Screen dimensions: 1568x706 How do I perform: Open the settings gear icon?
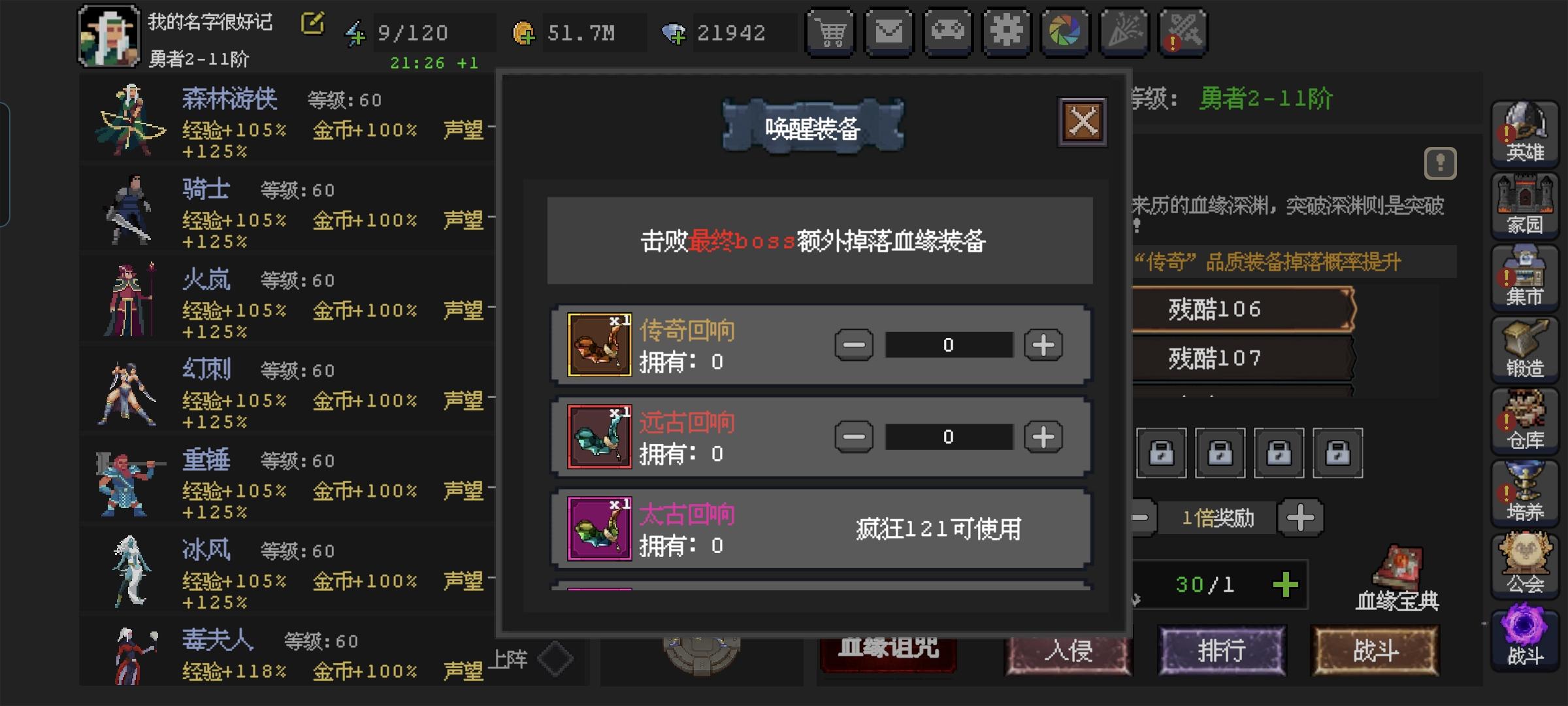pyautogui.click(x=1007, y=31)
